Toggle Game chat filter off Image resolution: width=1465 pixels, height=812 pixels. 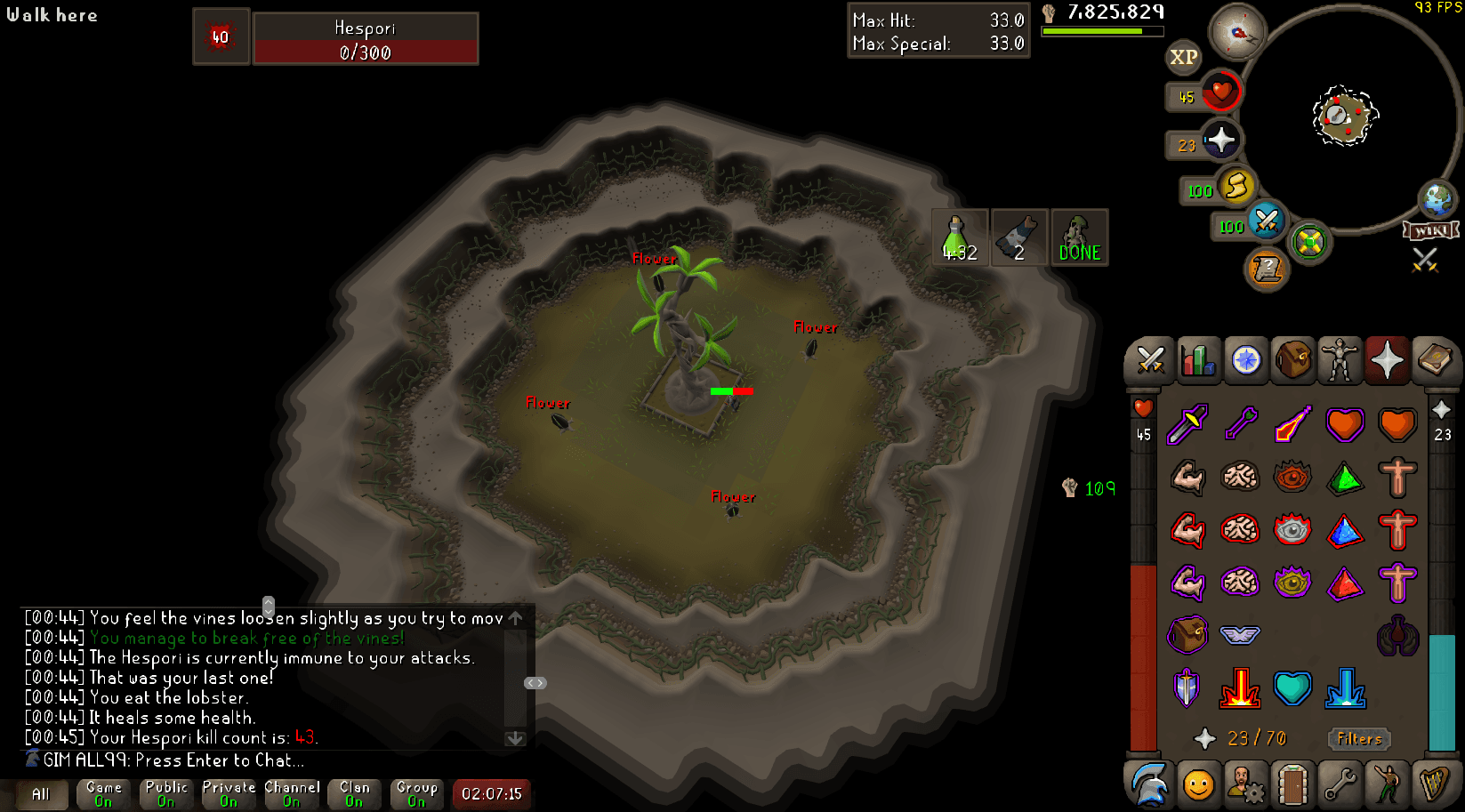click(x=102, y=793)
